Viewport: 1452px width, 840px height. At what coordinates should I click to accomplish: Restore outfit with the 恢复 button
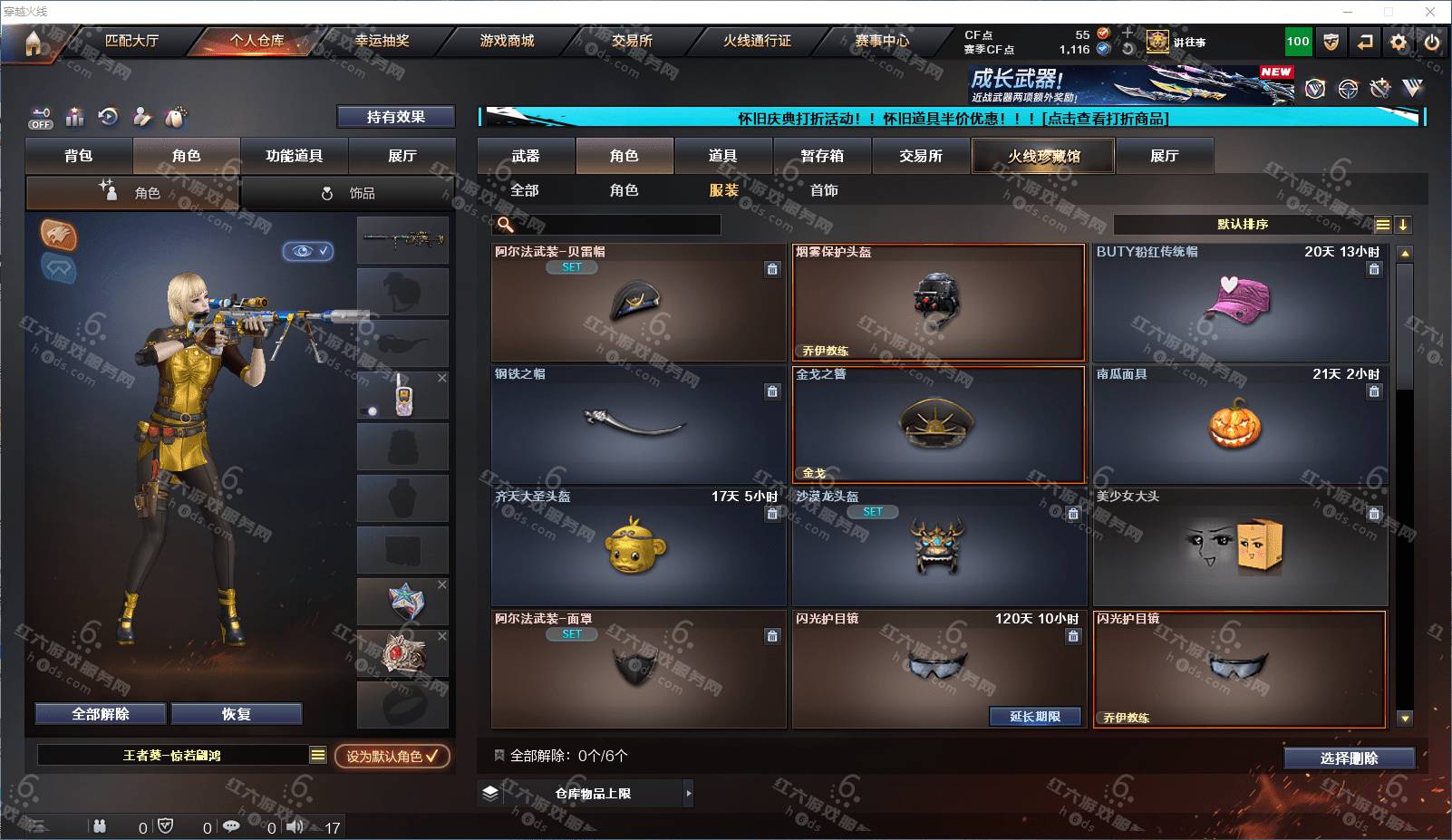click(x=236, y=714)
